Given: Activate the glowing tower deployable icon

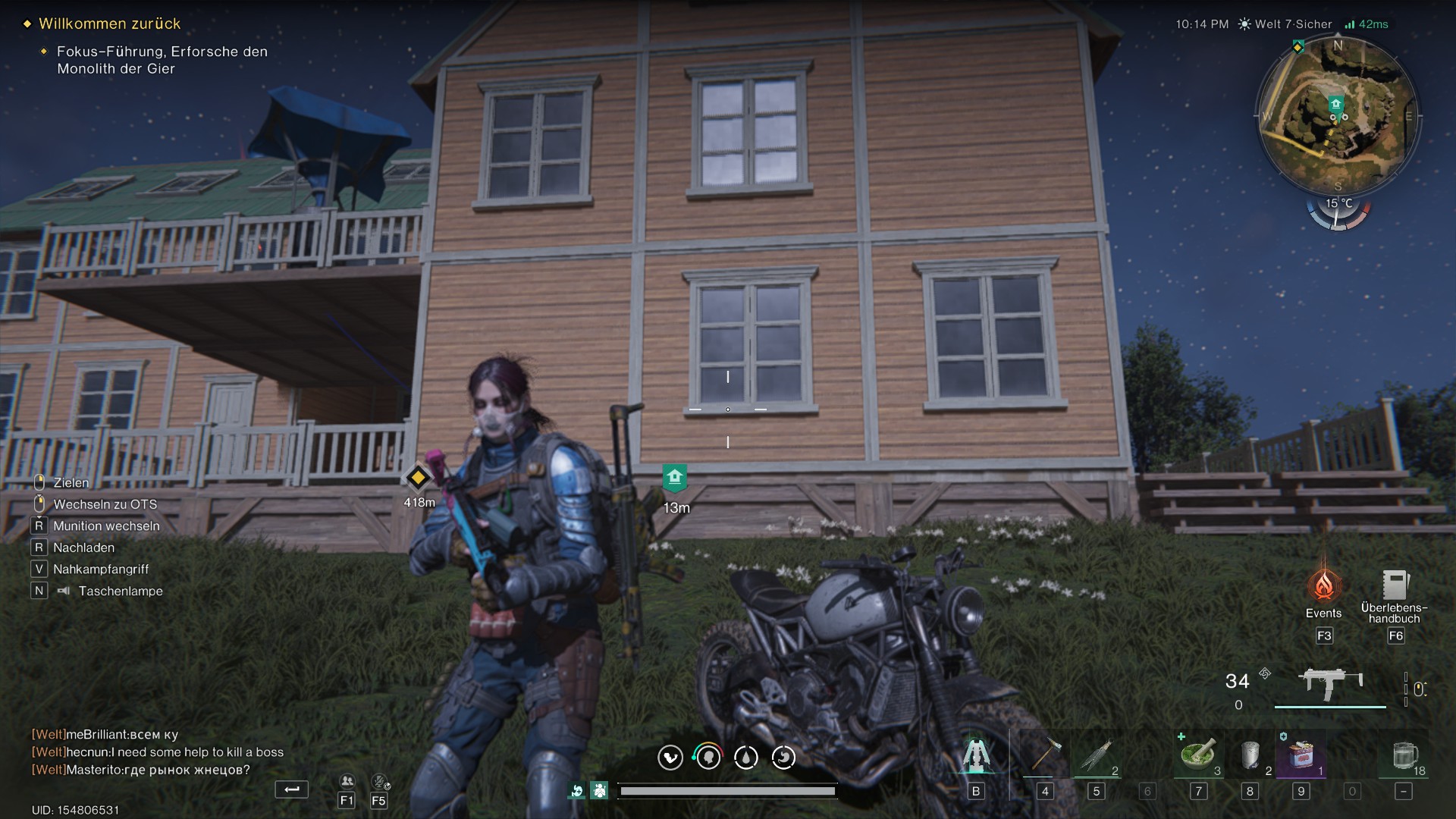Looking at the screenshot, I should (x=976, y=755).
